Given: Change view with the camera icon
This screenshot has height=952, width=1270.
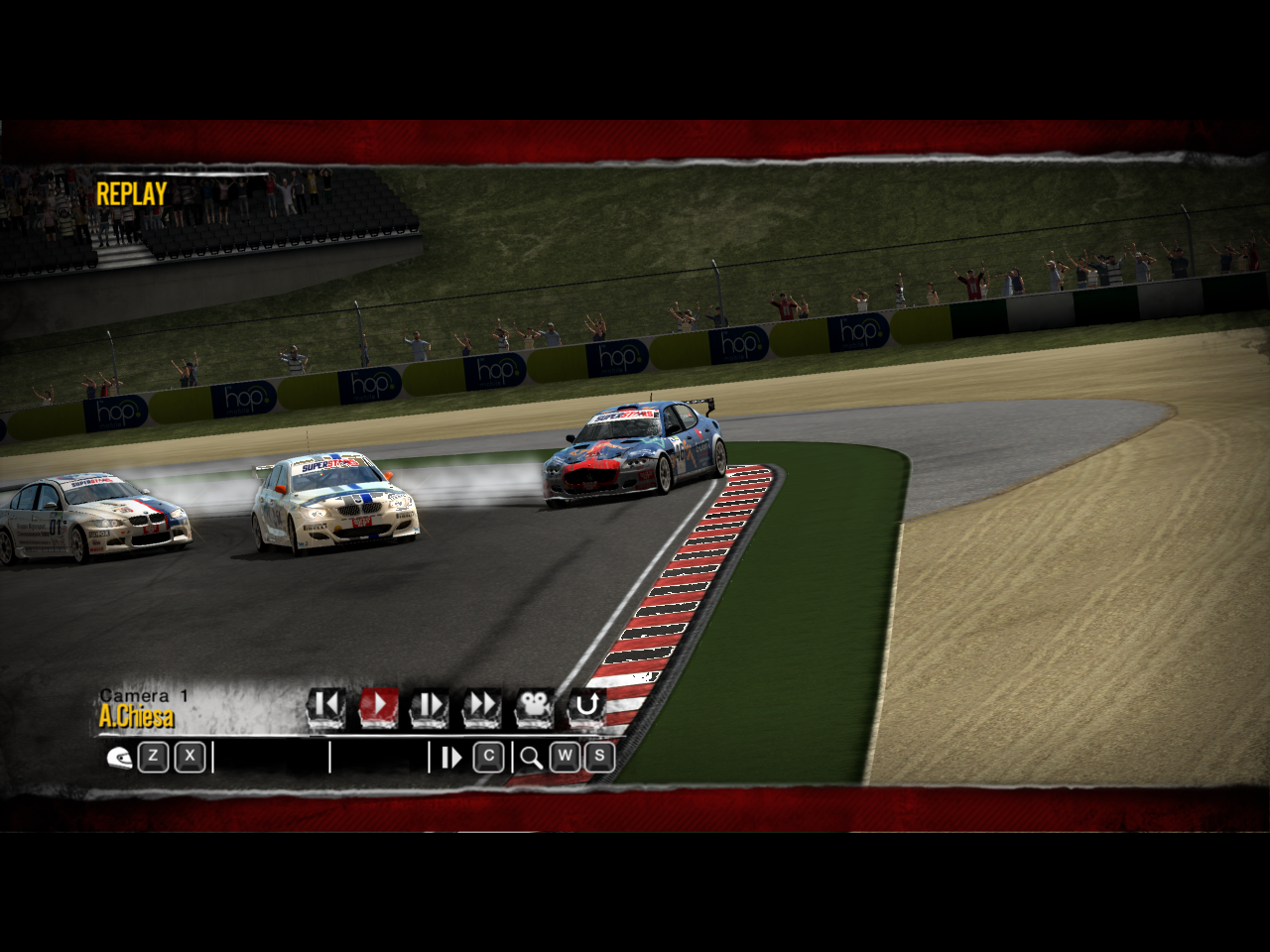Looking at the screenshot, I should [x=534, y=706].
